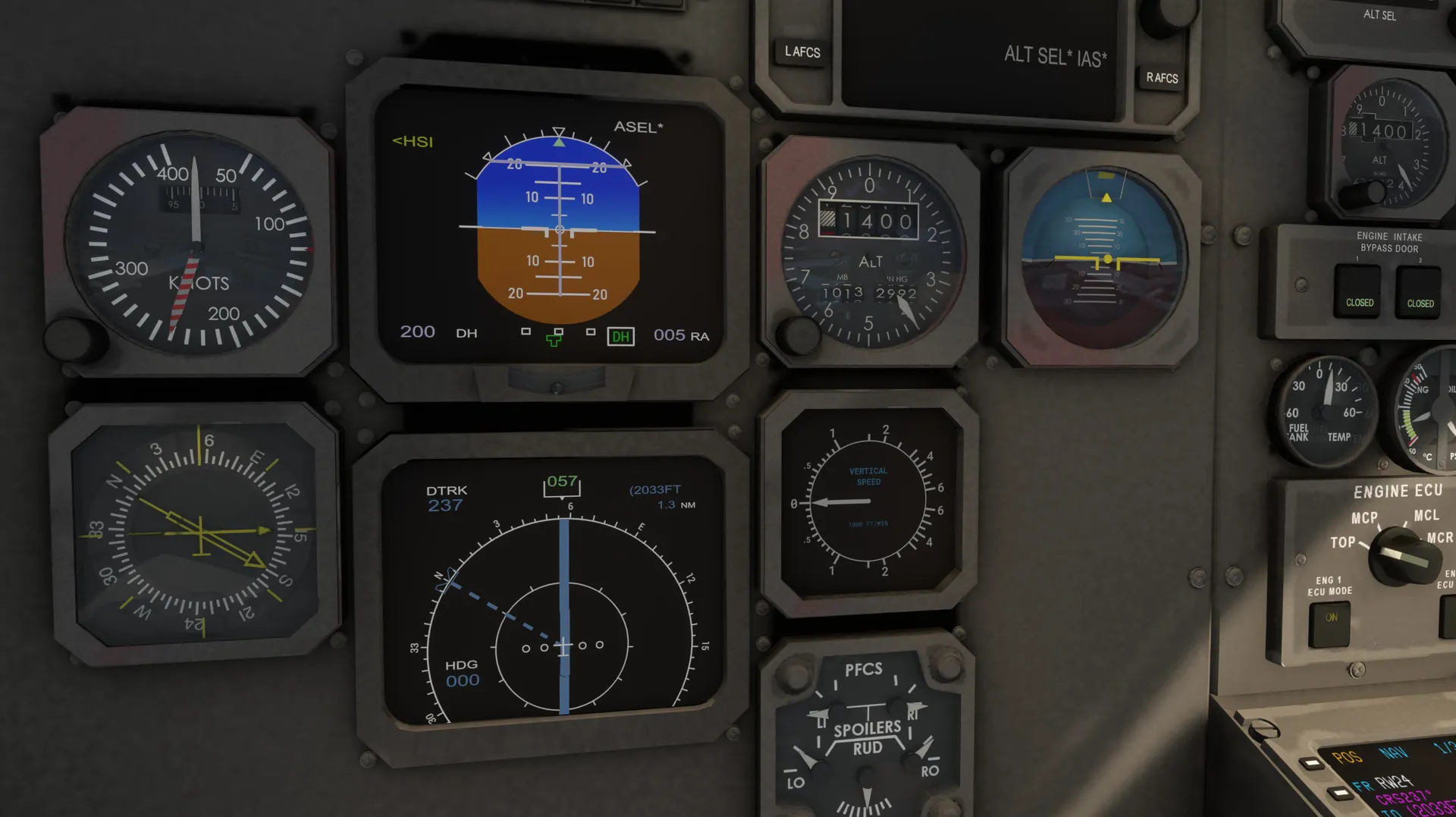Click the LAFCS button
This screenshot has width=1456, height=817.
click(x=802, y=52)
